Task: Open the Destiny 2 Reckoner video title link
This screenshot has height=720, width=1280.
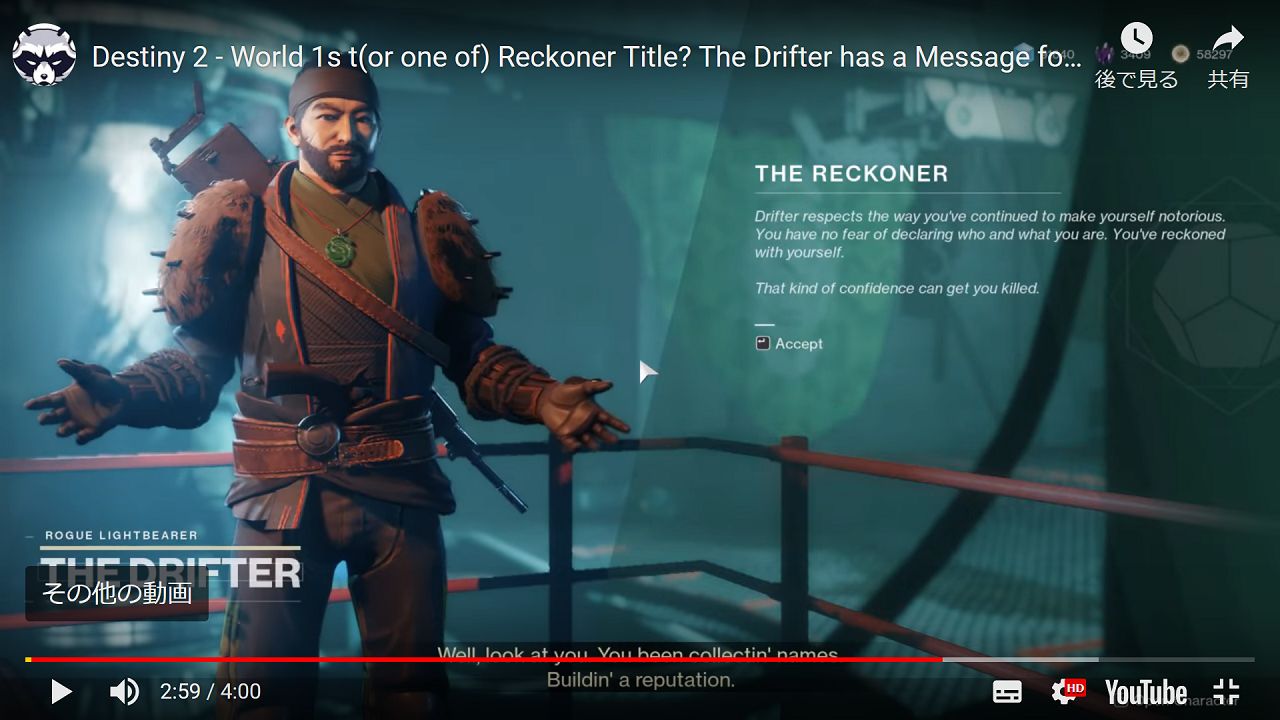Action: tap(585, 57)
